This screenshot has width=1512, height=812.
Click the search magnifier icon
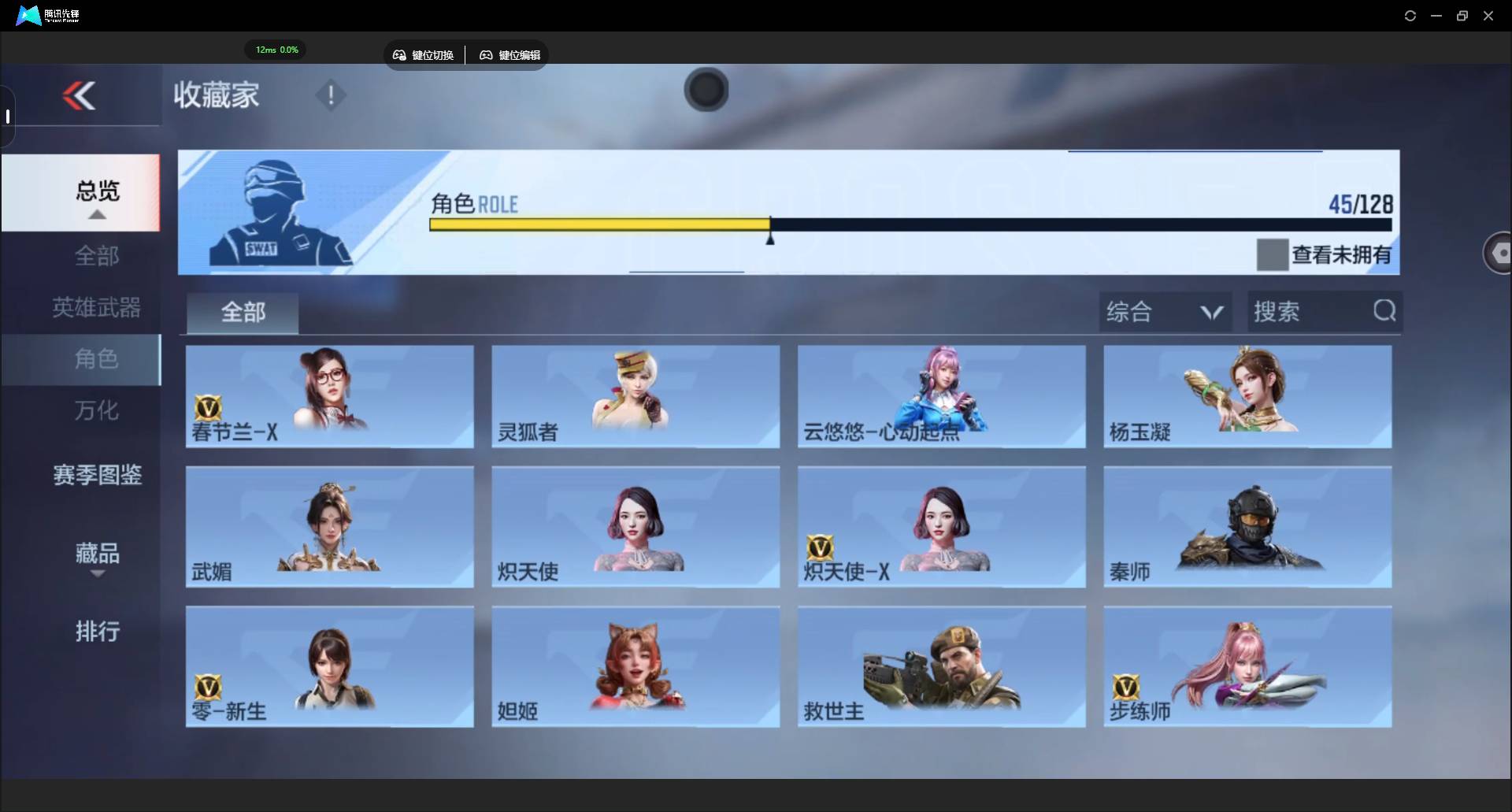tap(1384, 310)
